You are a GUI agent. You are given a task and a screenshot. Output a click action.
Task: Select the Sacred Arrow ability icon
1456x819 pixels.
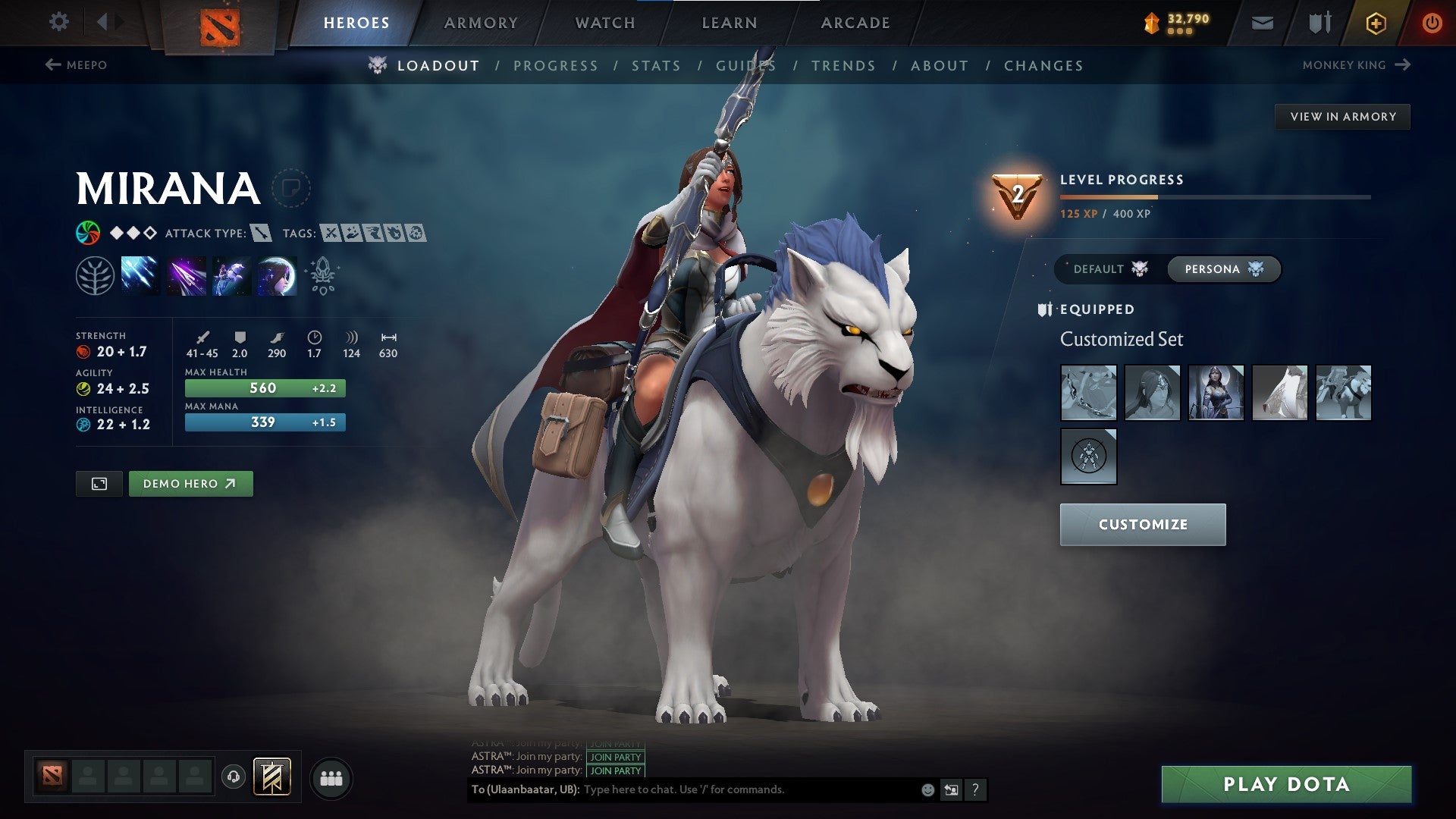(187, 275)
